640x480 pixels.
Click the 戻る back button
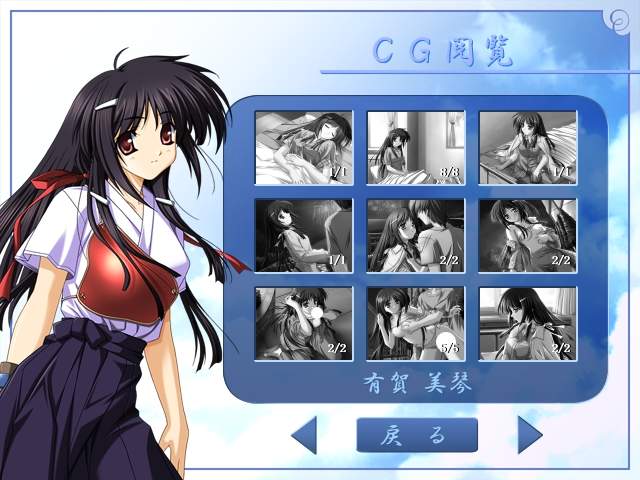pyautogui.click(x=416, y=435)
